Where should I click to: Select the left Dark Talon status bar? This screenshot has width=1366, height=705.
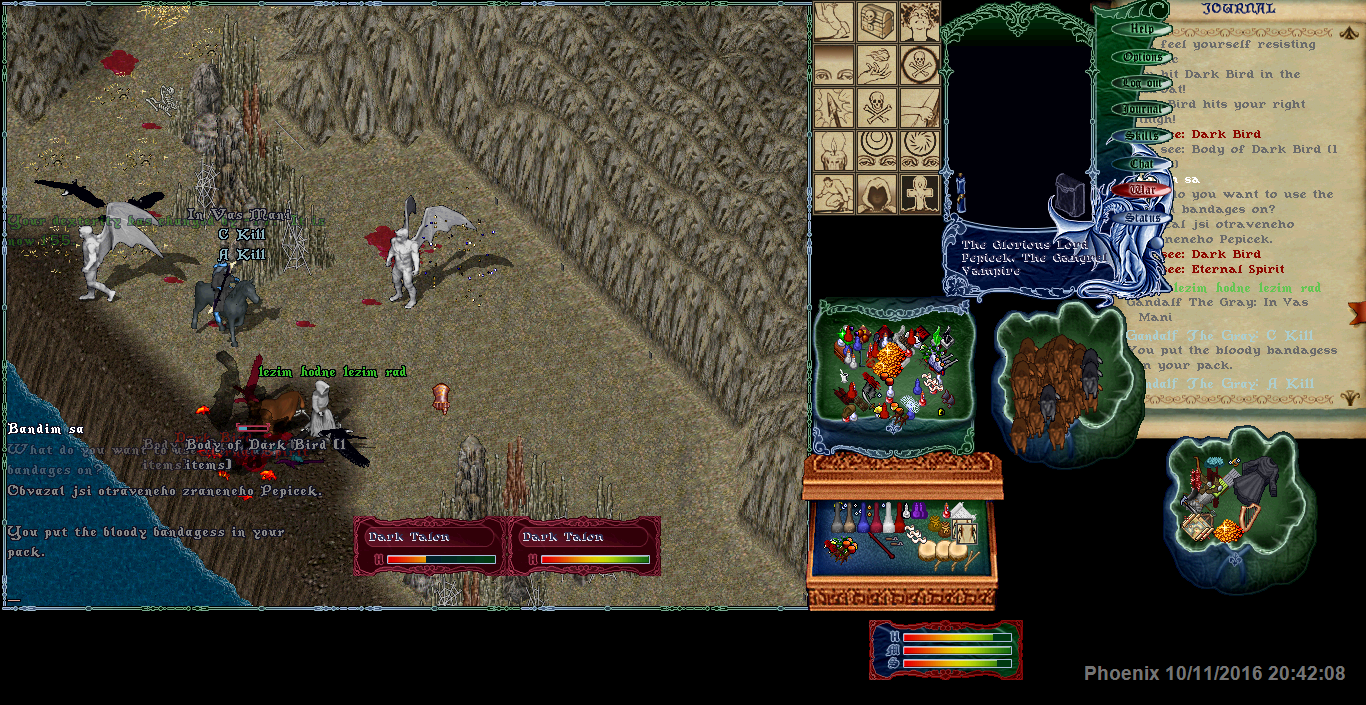432,547
